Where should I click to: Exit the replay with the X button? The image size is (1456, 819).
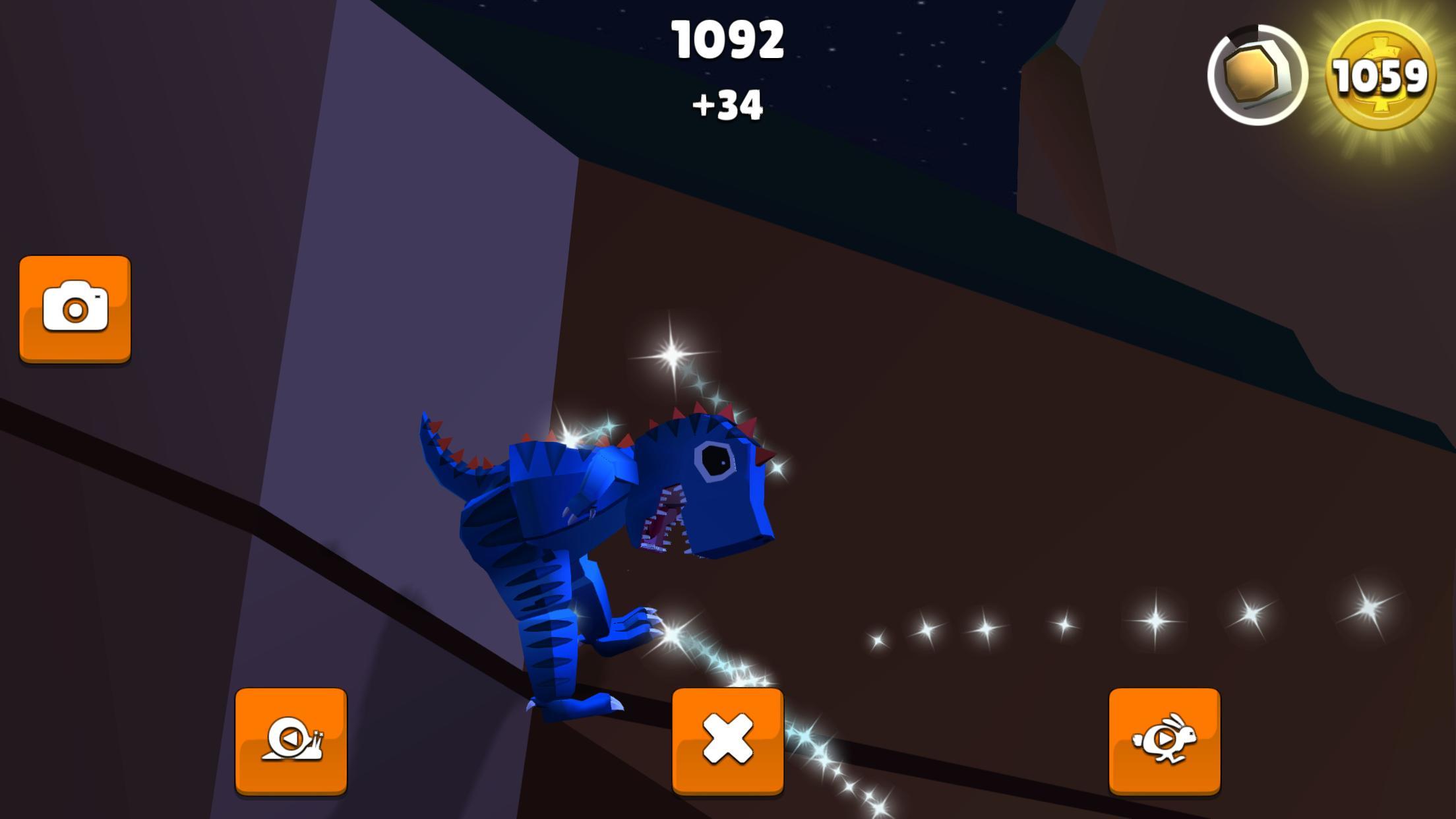click(729, 742)
